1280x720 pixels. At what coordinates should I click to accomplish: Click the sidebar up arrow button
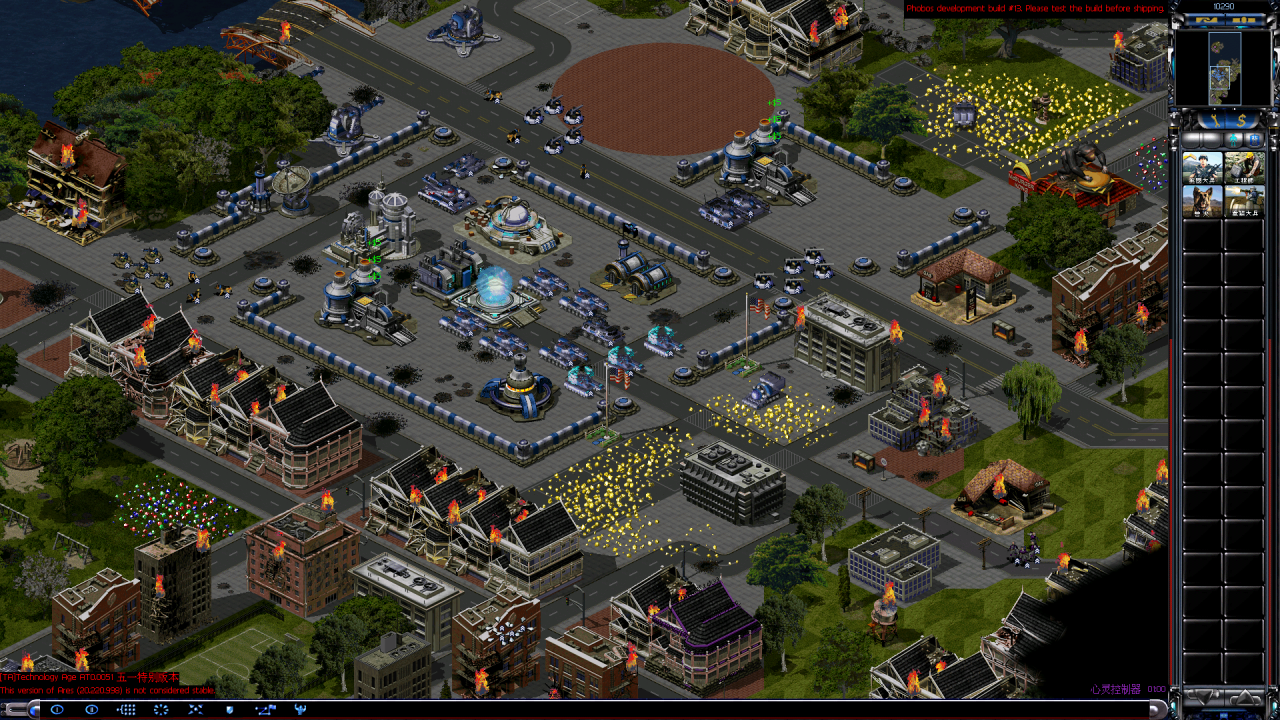(1245, 697)
